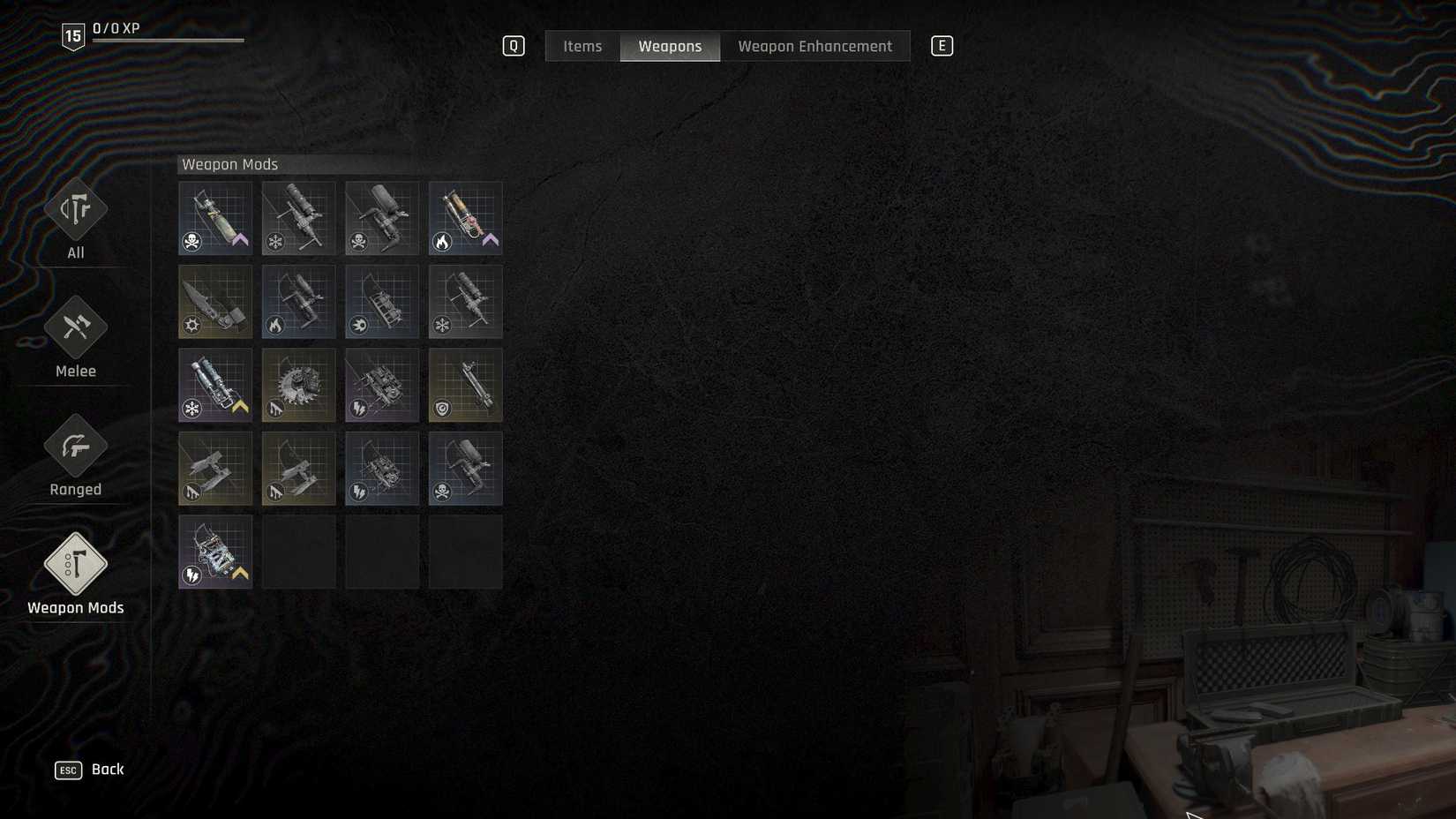Select the Ranged category icon in sidebar
Image resolution: width=1456 pixels, height=819 pixels.
tap(75, 445)
